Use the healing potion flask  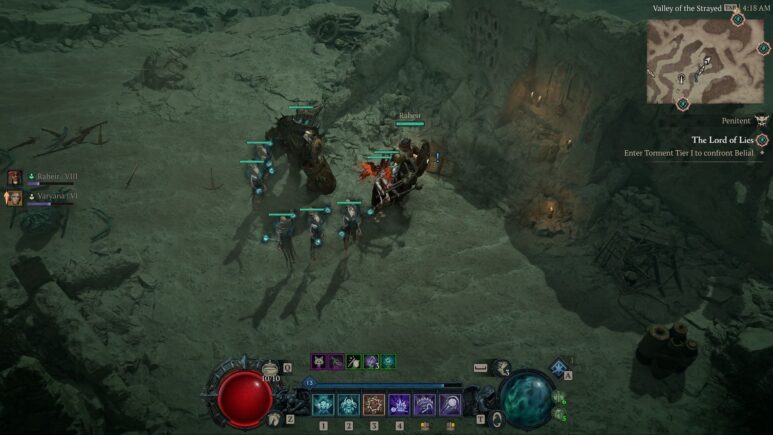point(271,370)
